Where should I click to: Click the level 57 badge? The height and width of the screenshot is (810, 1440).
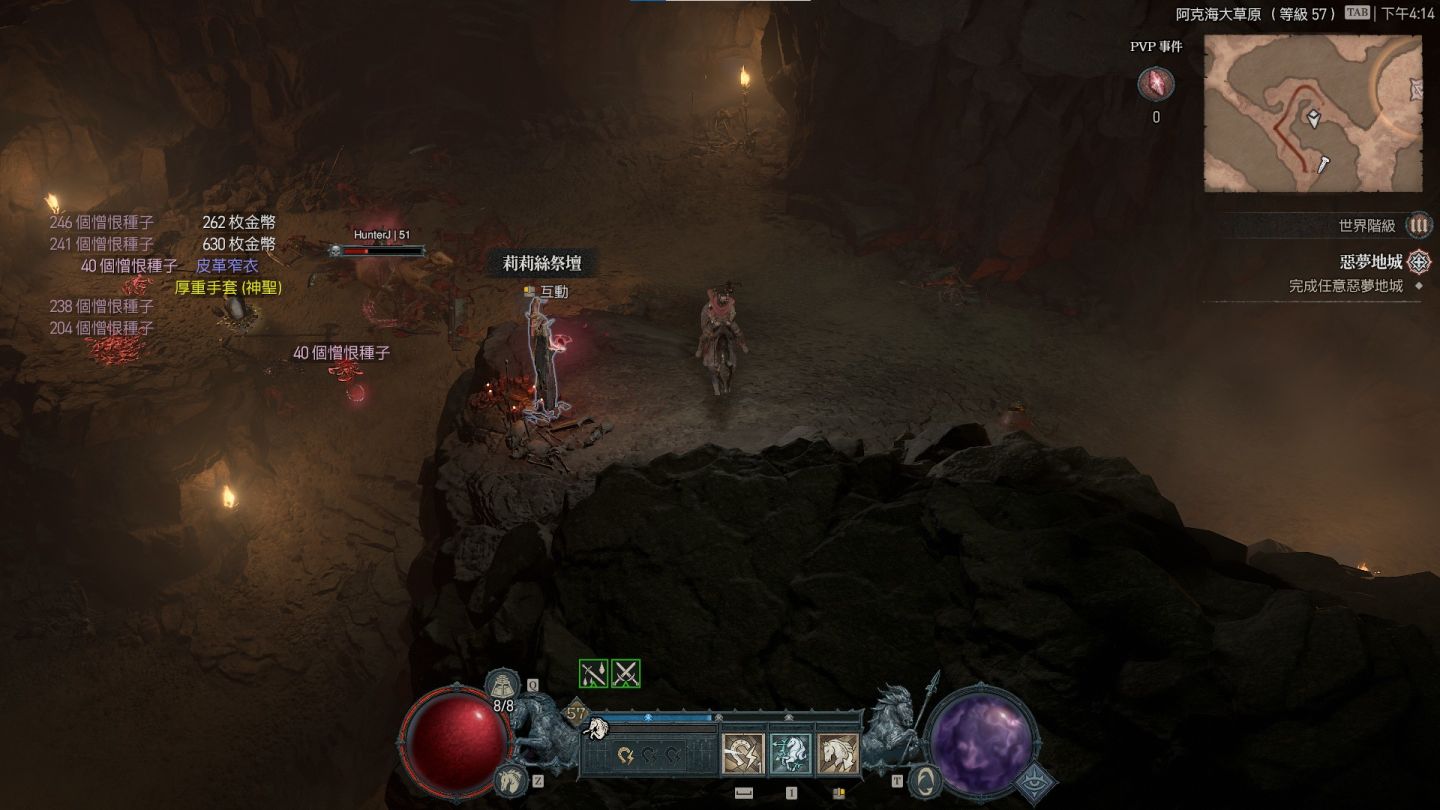[576, 714]
